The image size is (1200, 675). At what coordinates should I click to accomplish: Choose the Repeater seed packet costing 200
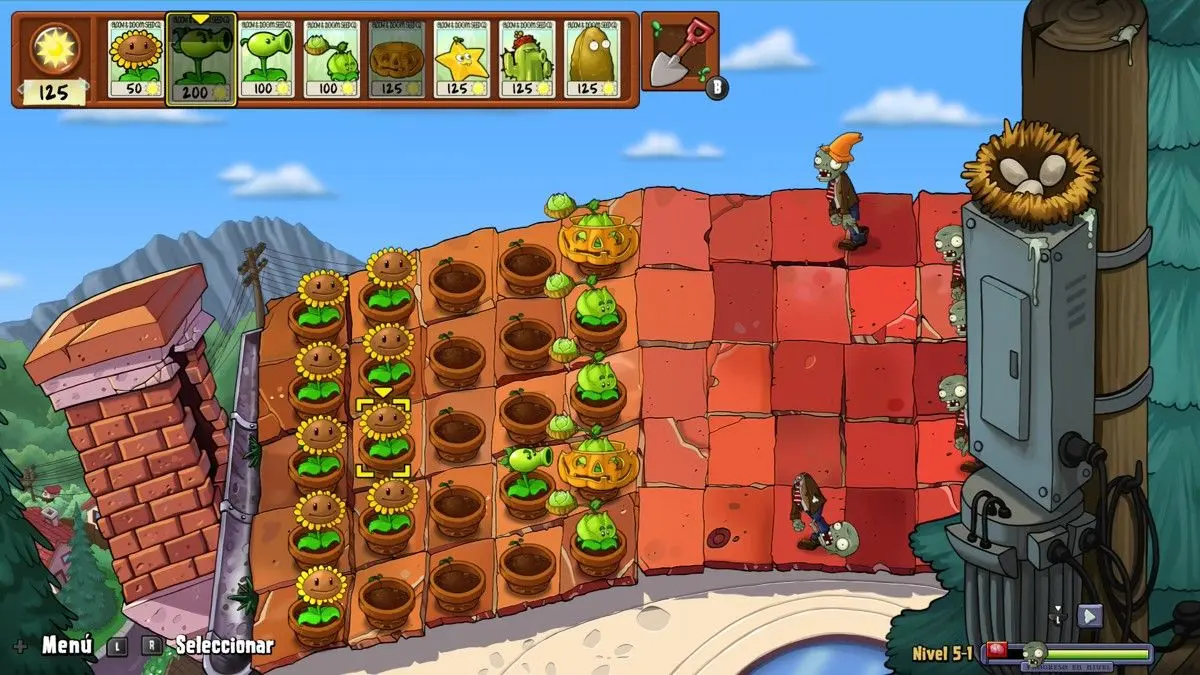[201, 59]
